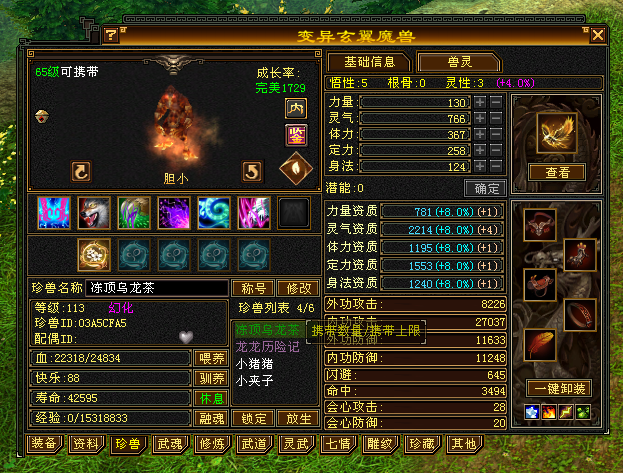Screen dimensions: 623x473
Task: Rename the pet with 修改 button
Action: pyautogui.click(x=298, y=288)
